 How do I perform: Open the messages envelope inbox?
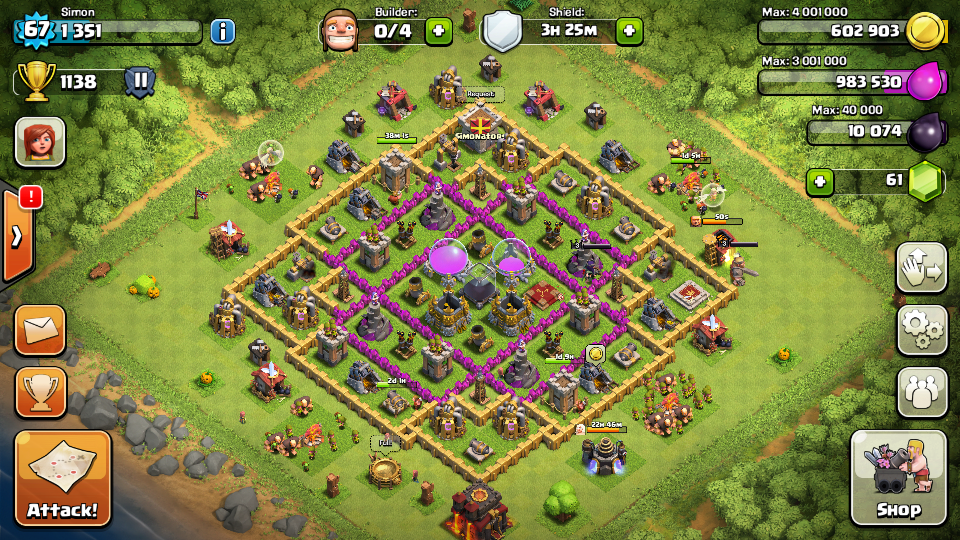click(40, 331)
